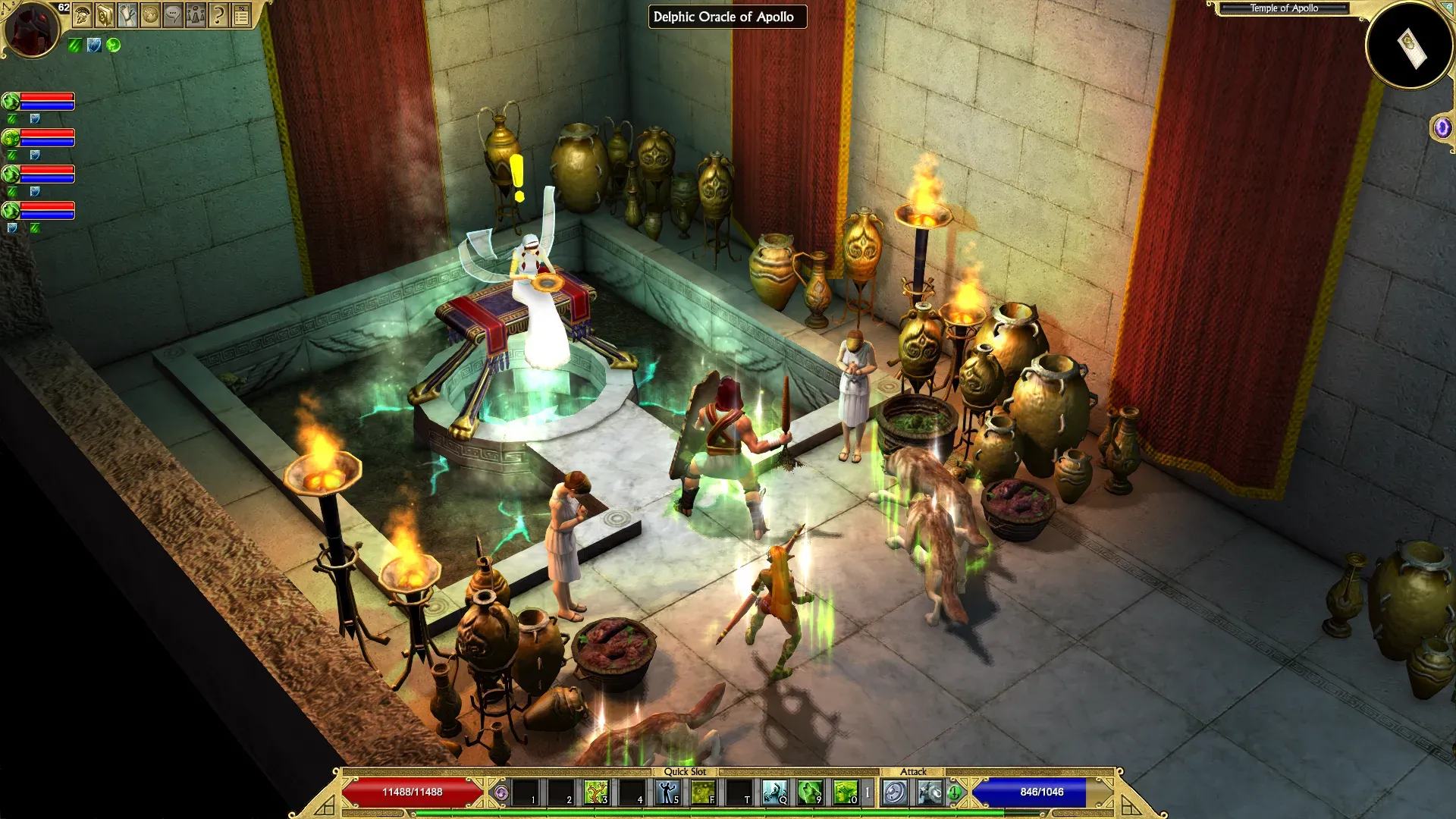Open the question mark help button
The height and width of the screenshot is (819, 1456).
(218, 14)
